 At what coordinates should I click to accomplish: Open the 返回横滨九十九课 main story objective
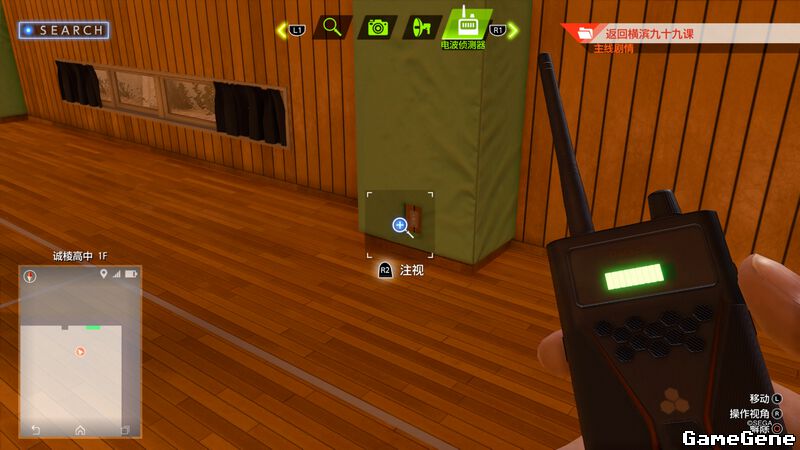(x=649, y=34)
